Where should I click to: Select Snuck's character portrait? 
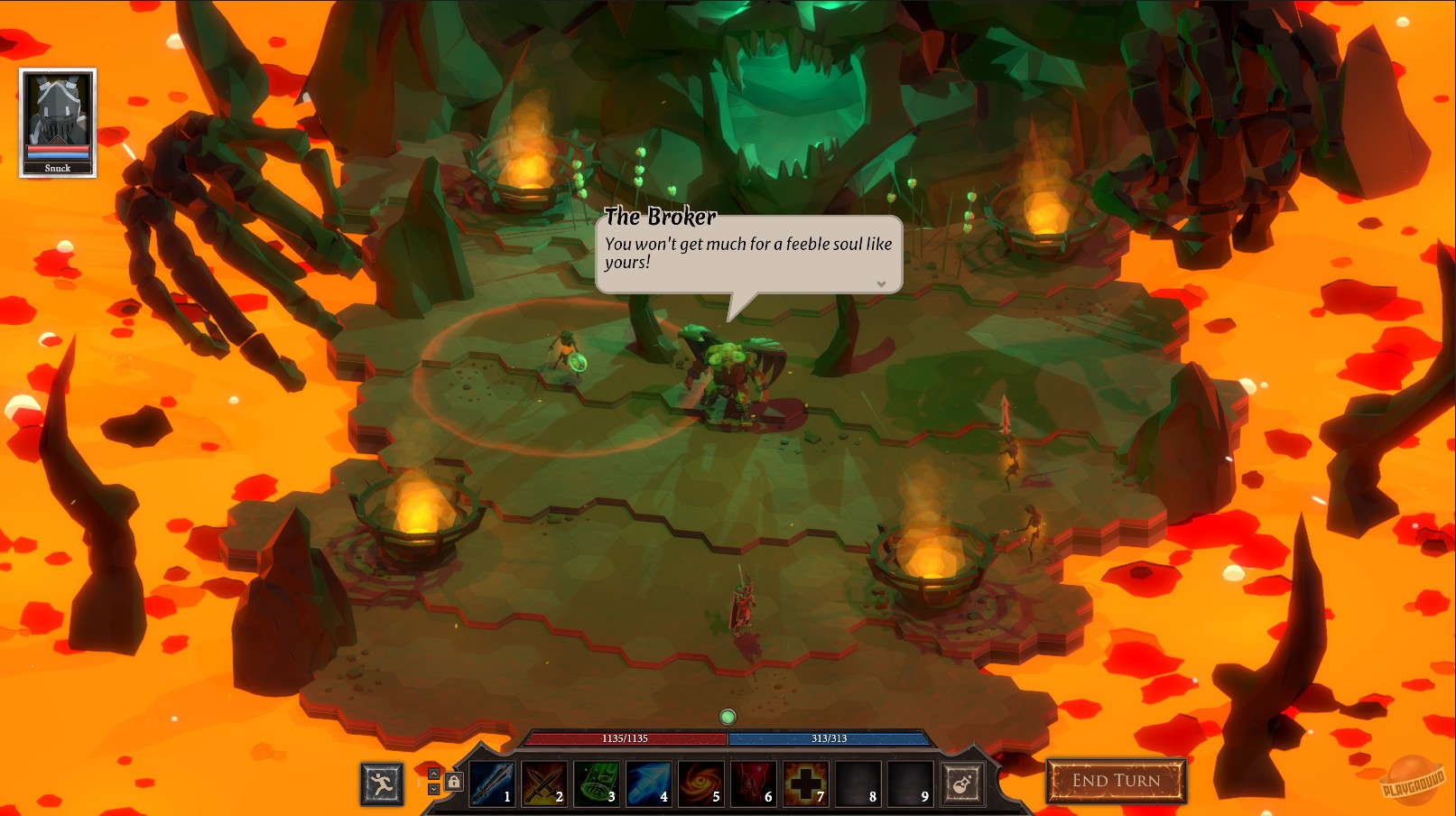(57, 117)
